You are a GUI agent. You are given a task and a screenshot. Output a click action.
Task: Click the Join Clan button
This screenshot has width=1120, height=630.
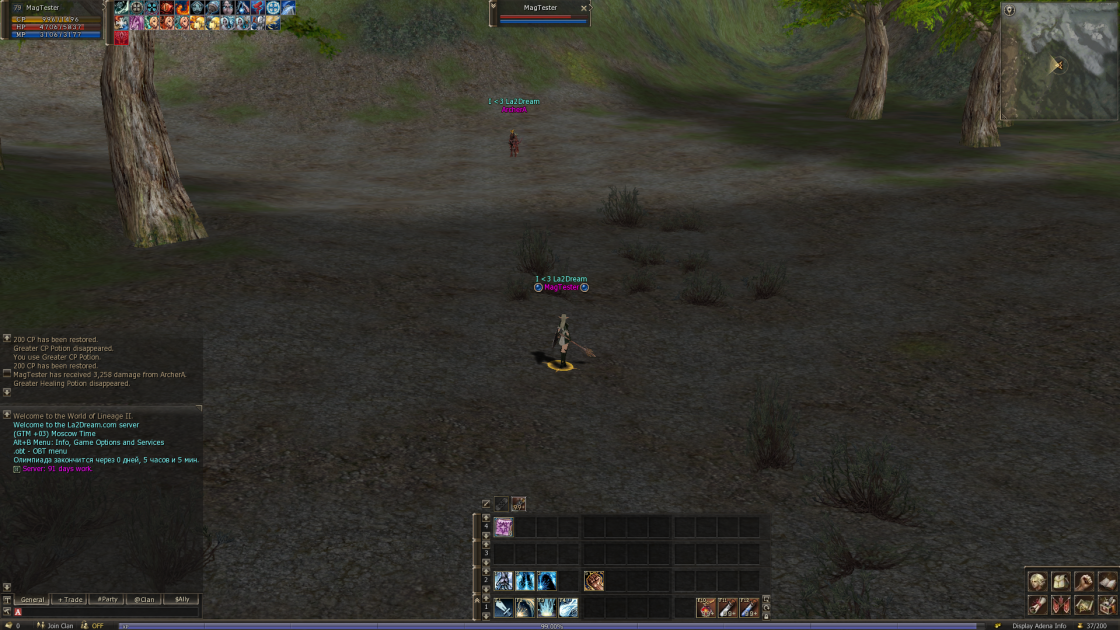click(59, 625)
